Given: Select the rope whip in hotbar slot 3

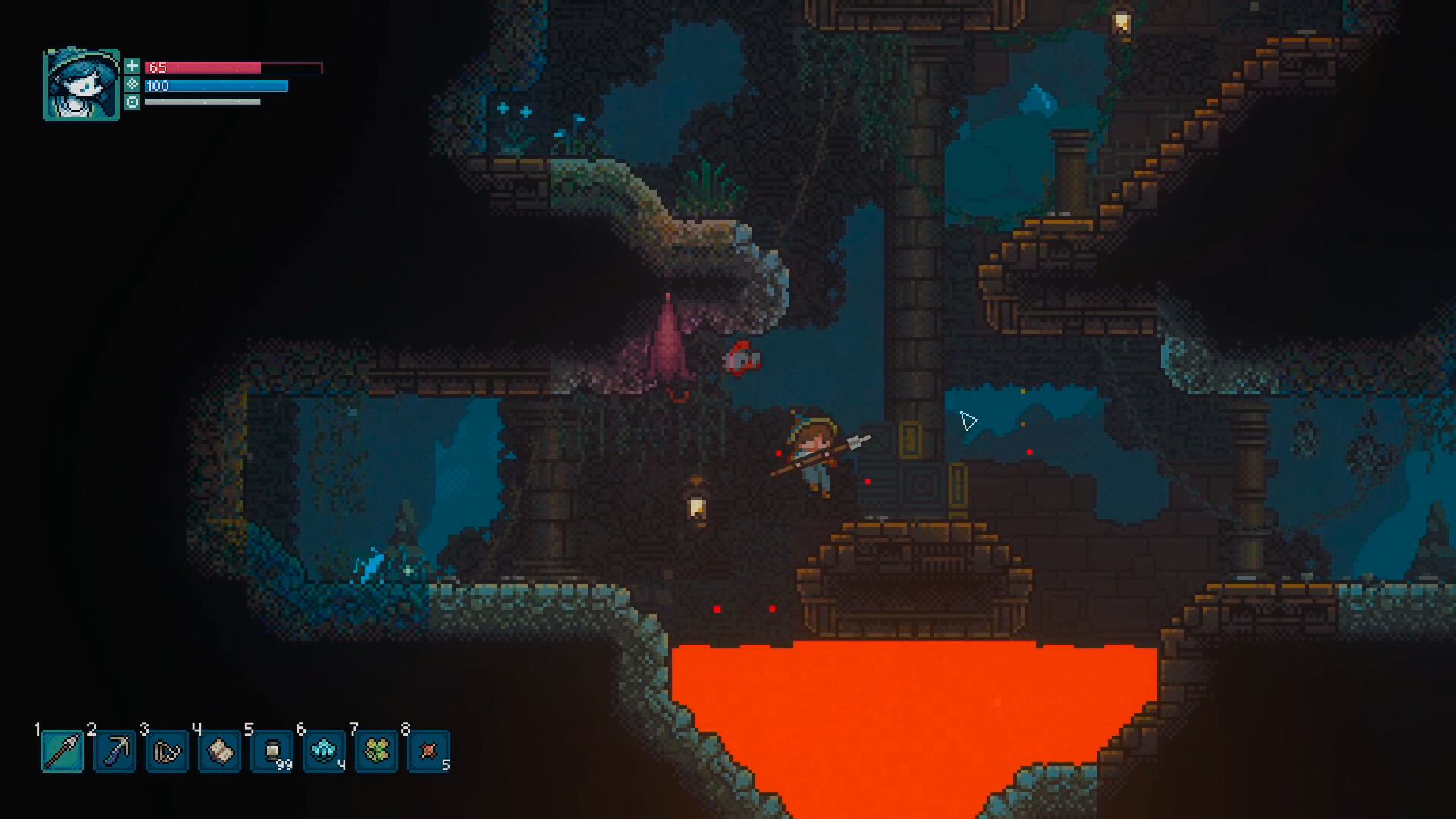Looking at the screenshot, I should click(167, 752).
